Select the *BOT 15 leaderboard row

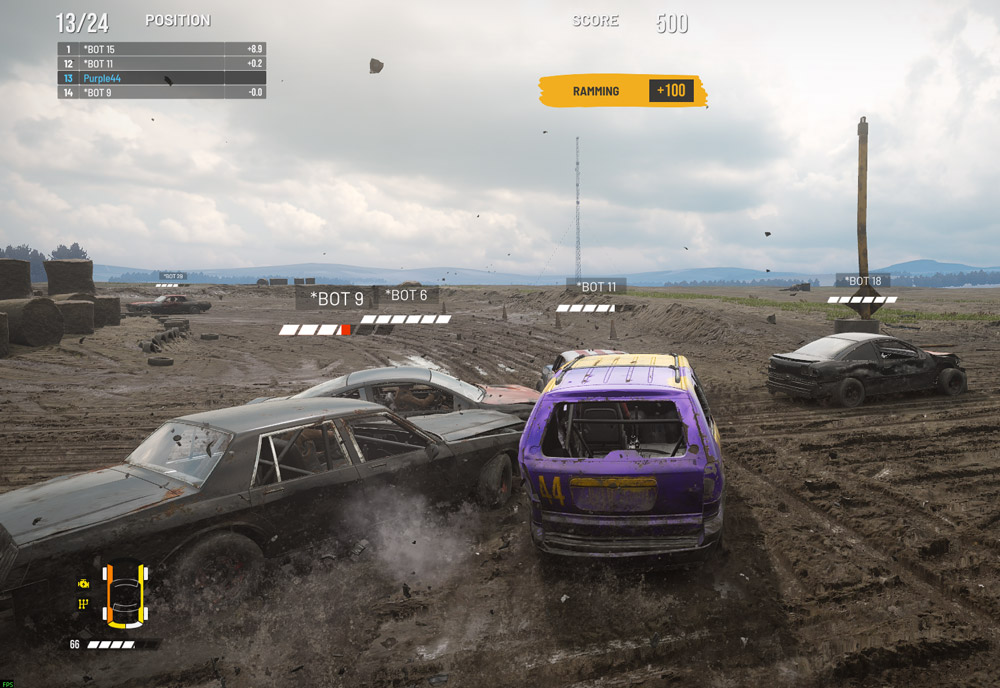point(161,49)
